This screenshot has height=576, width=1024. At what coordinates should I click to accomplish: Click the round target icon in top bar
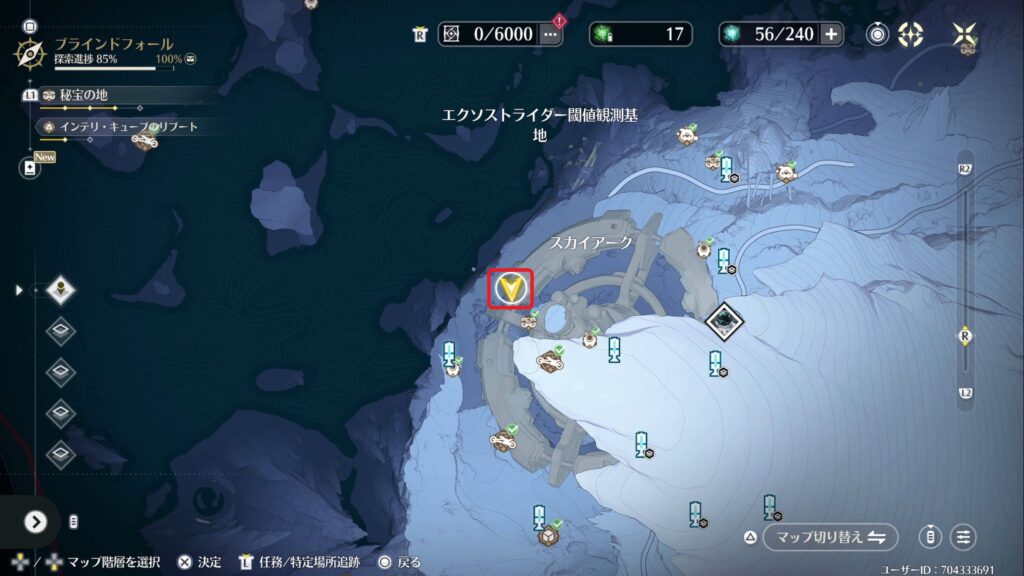(x=878, y=34)
